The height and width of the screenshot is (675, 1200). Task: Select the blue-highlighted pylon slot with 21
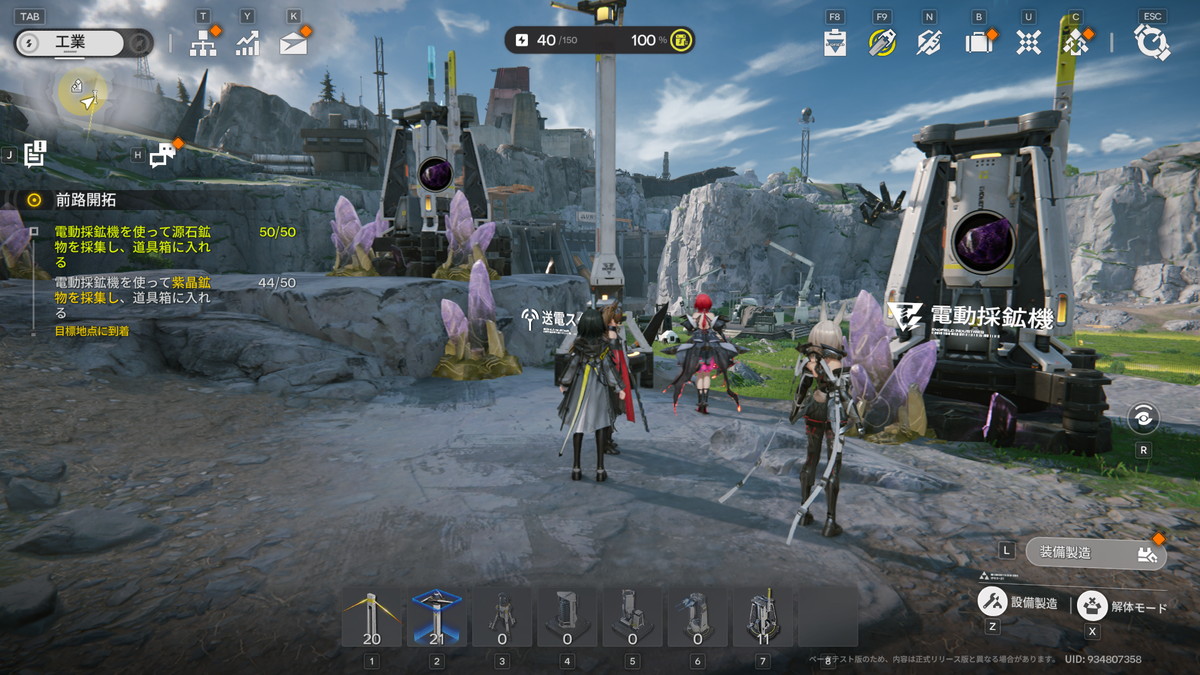pos(437,617)
